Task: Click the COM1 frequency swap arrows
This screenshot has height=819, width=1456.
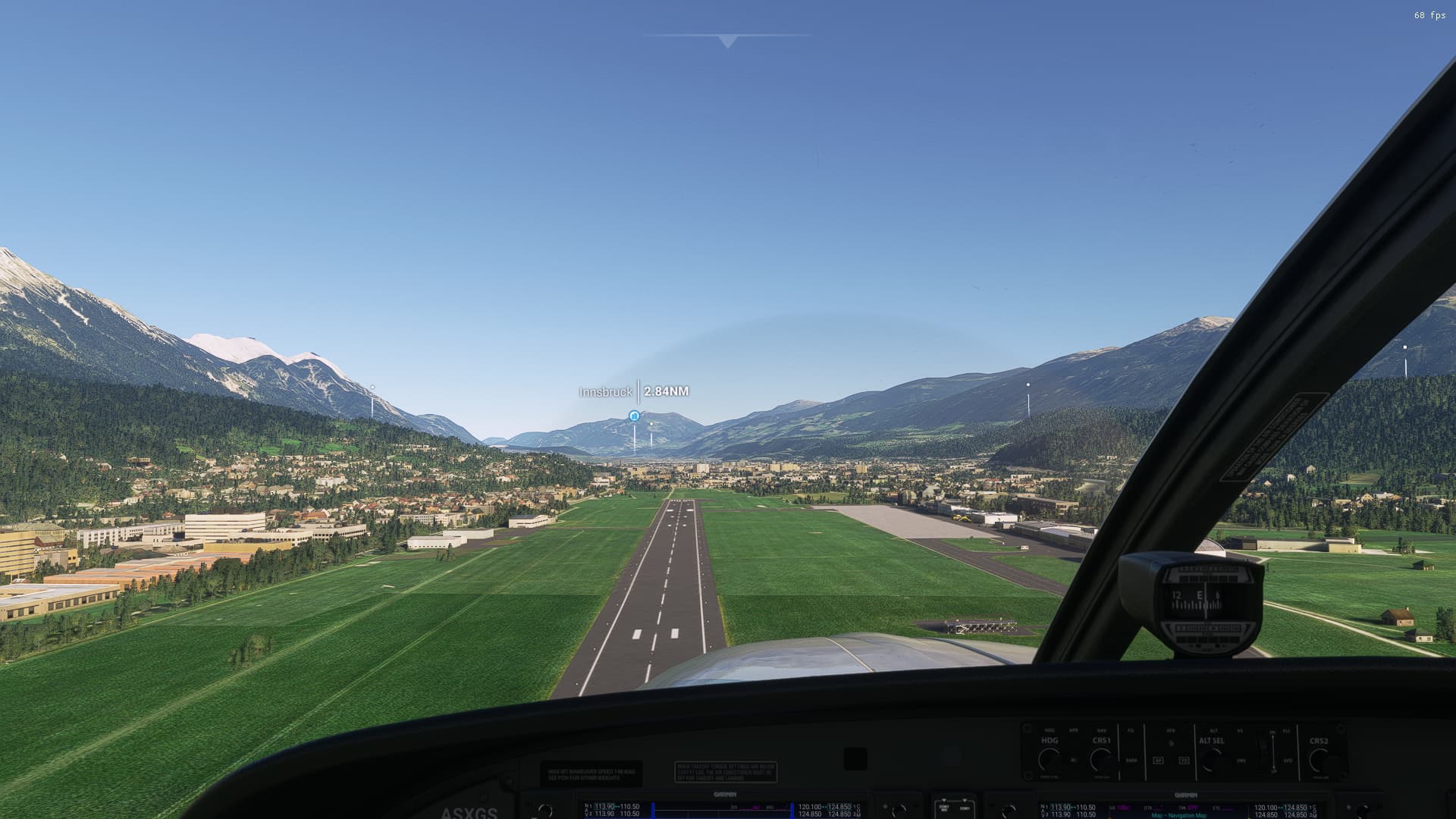Action: coord(824,807)
